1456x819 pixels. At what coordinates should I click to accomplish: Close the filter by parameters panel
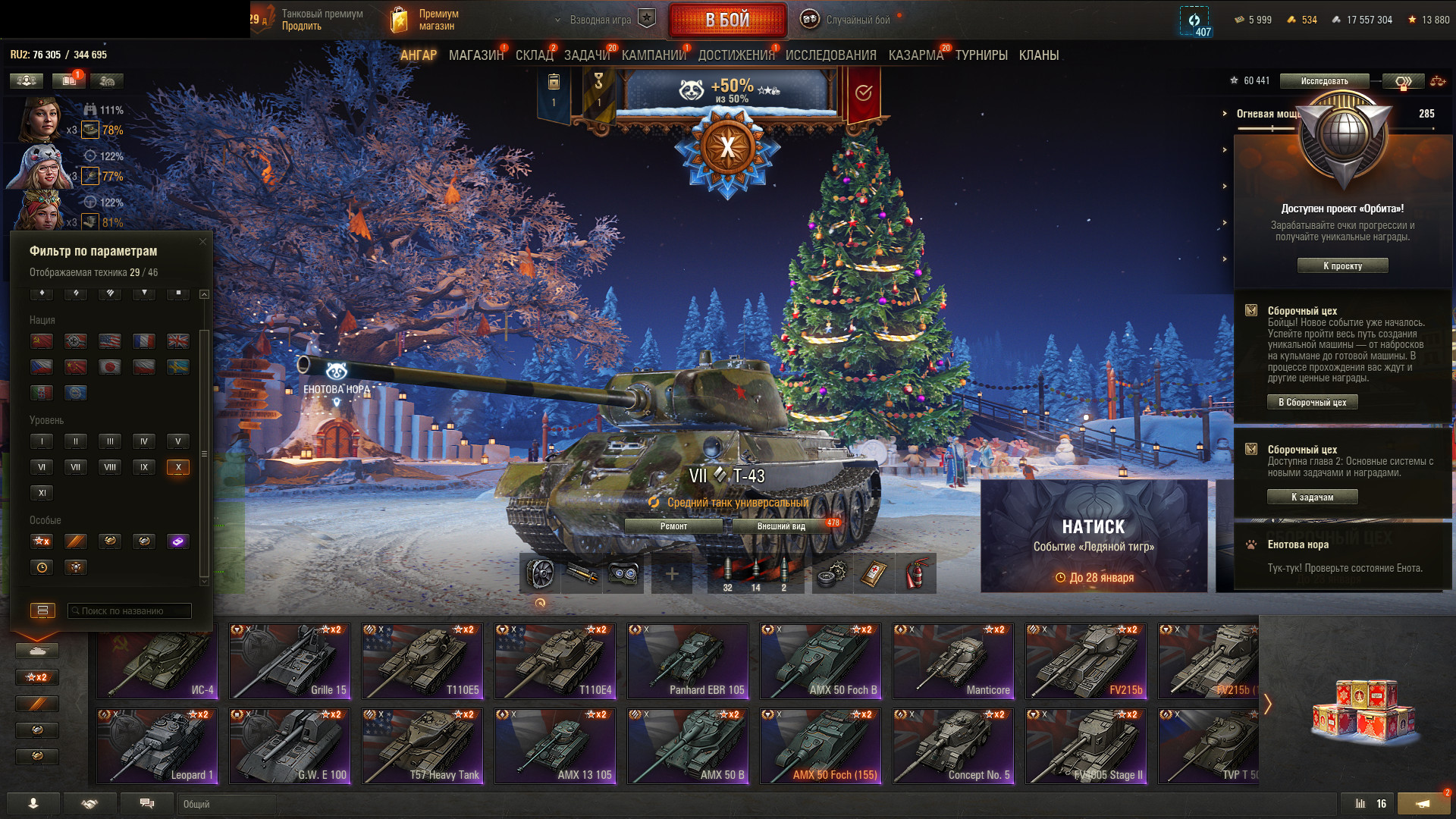tap(202, 242)
